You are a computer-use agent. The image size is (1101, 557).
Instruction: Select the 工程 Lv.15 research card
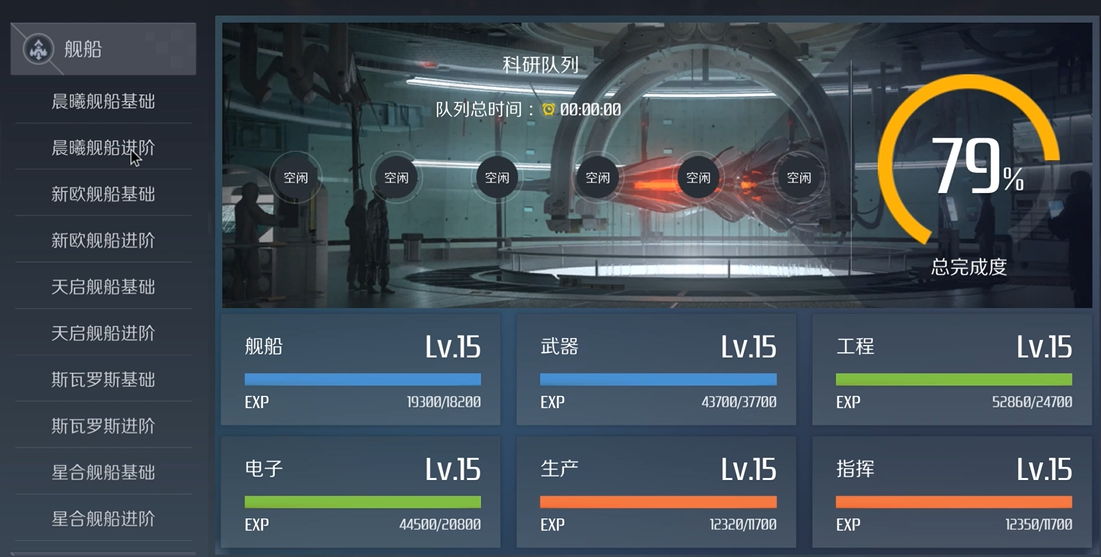(952, 370)
